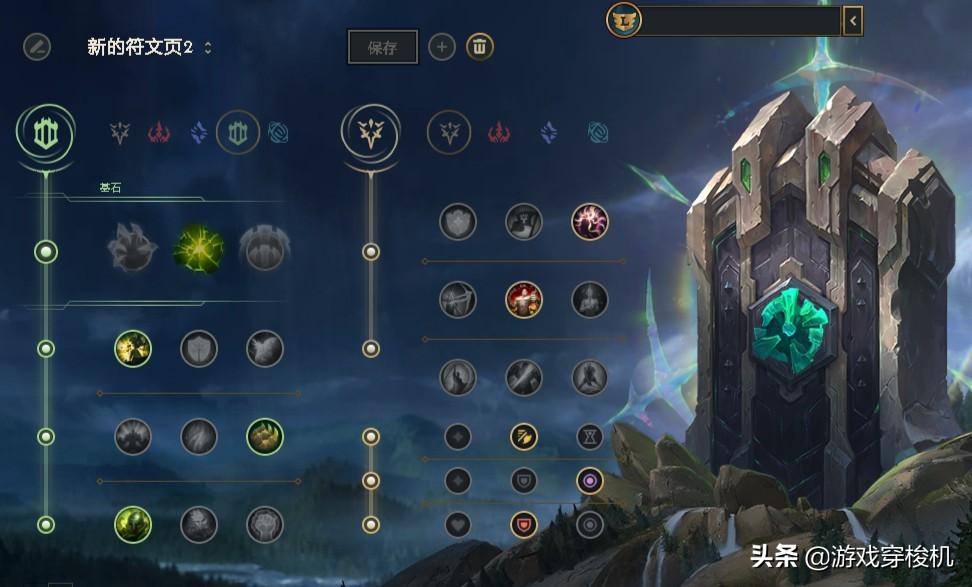The width and height of the screenshot is (972, 587).
Task: Delete the current rune page
Action: pos(480,46)
